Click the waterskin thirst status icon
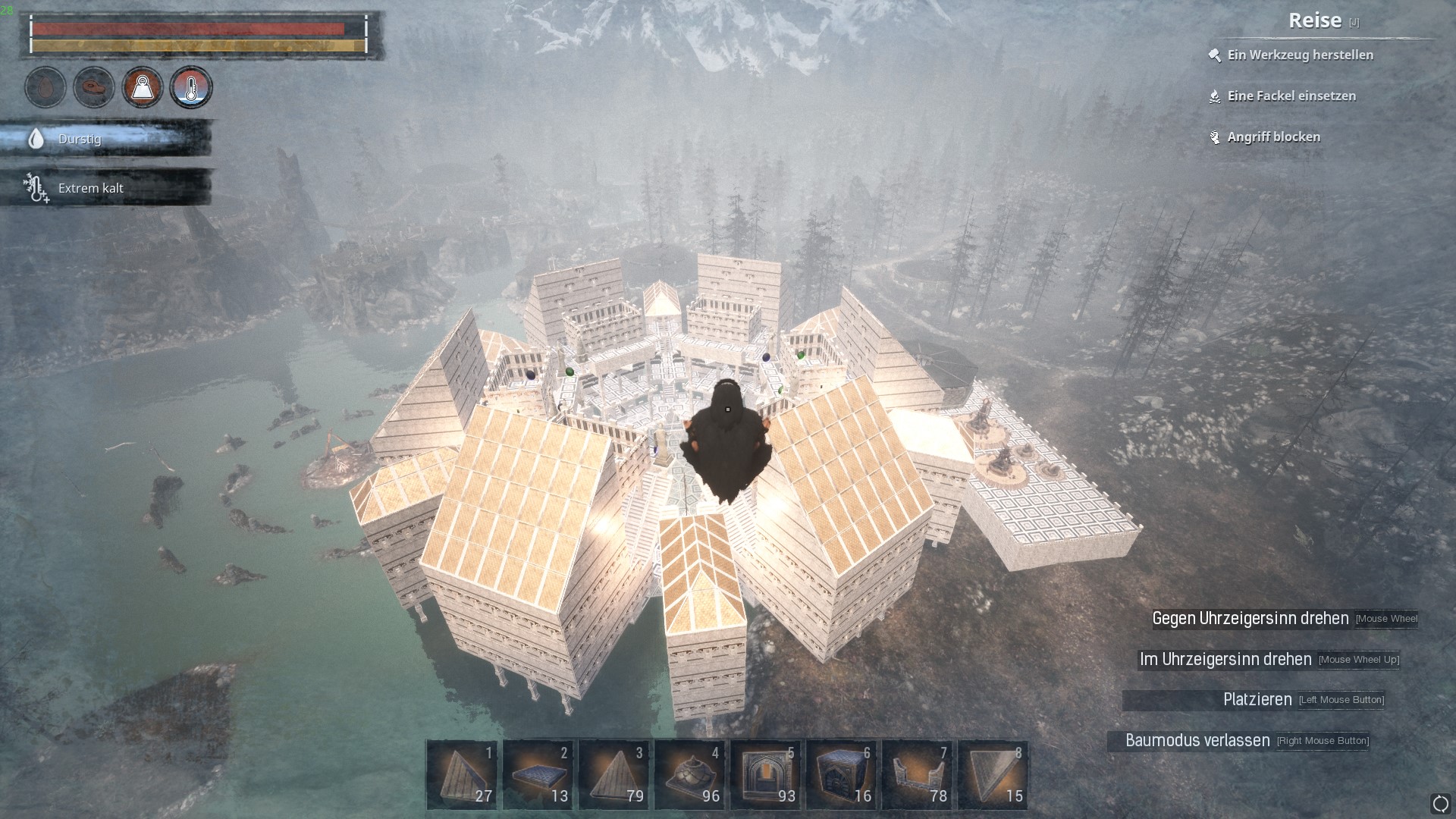 (45, 87)
